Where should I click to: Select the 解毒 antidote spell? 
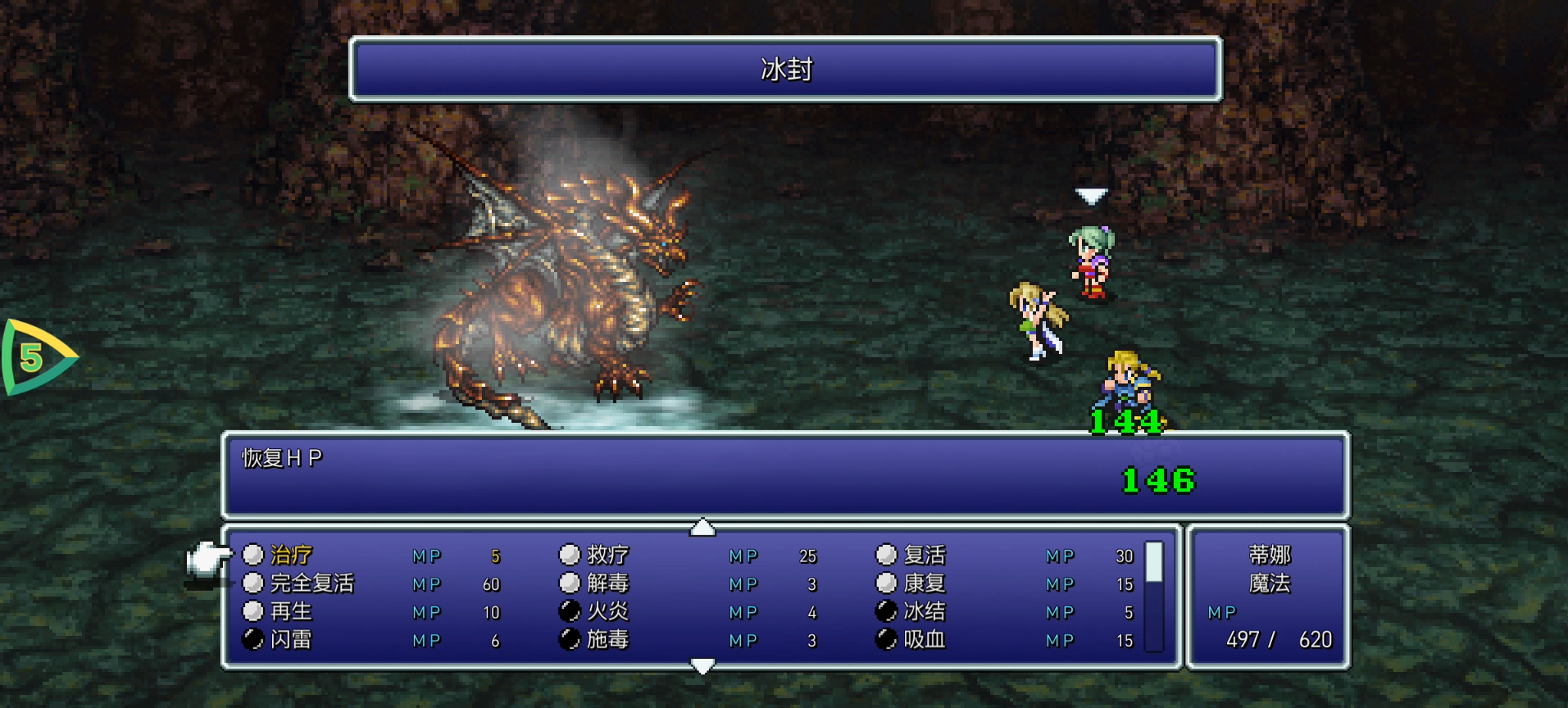[607, 583]
